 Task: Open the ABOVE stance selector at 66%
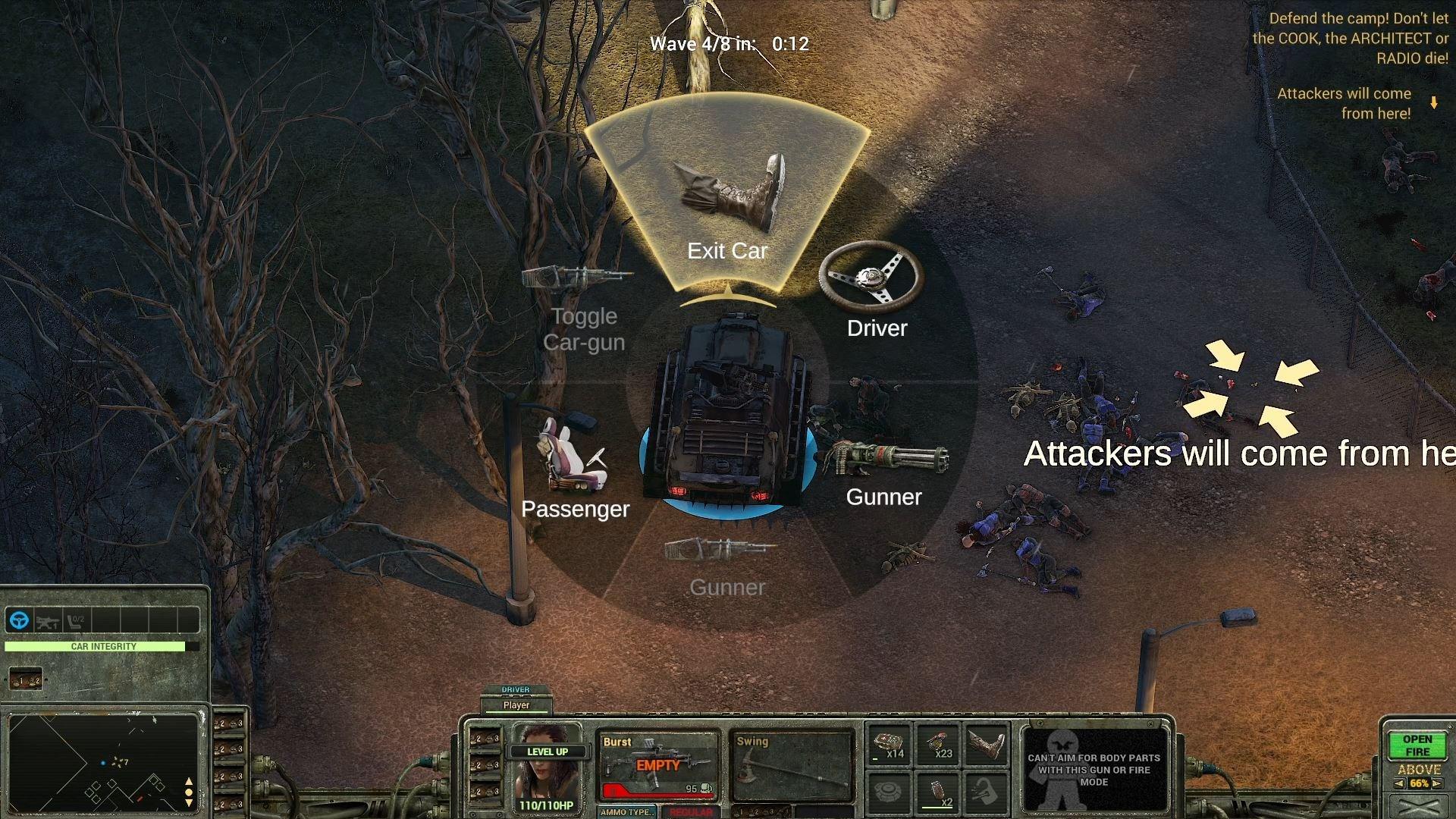(1420, 781)
